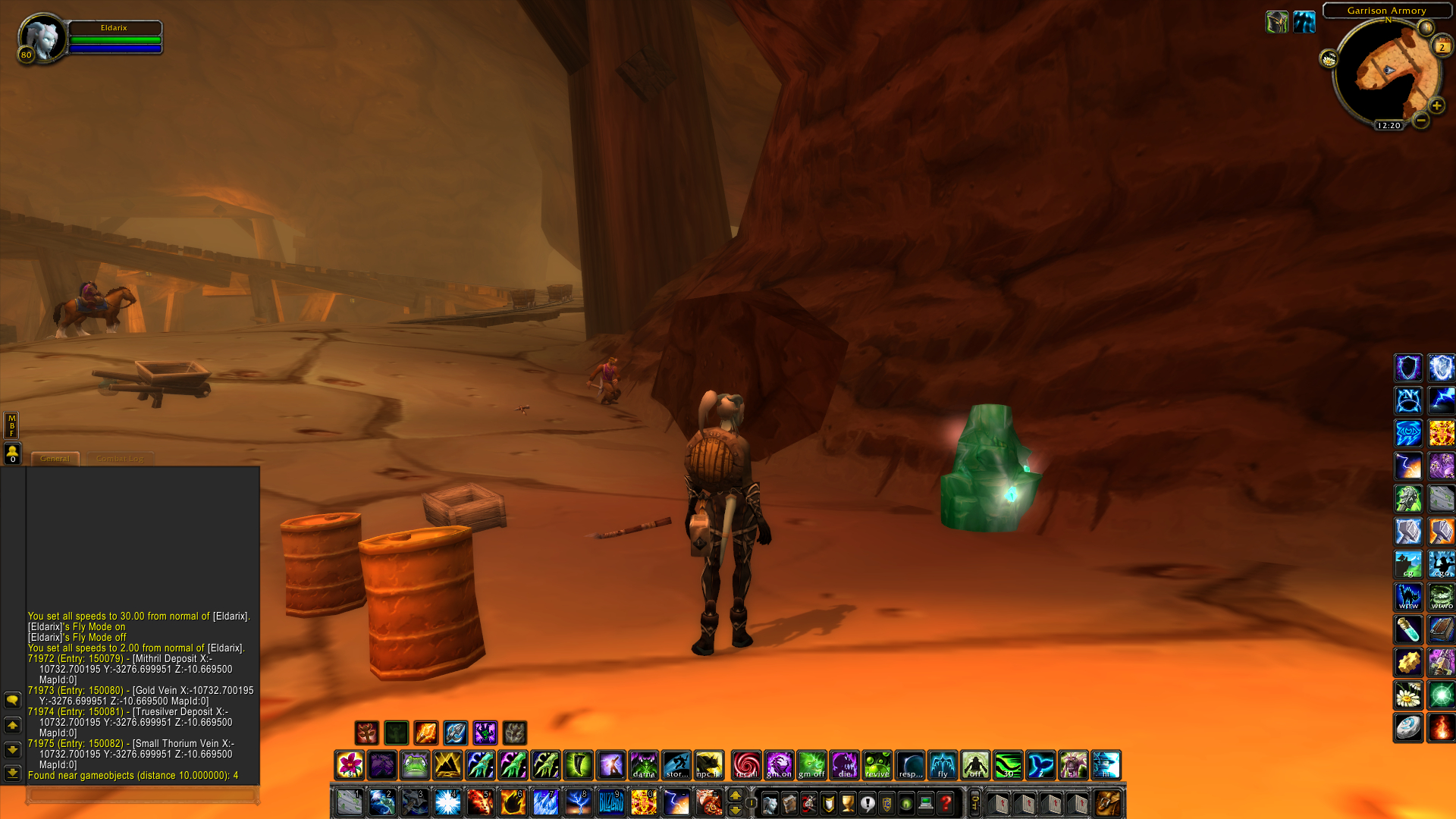The height and width of the screenshot is (819, 1456).
Task: Open the spellbook from the micro menu
Action: click(788, 802)
